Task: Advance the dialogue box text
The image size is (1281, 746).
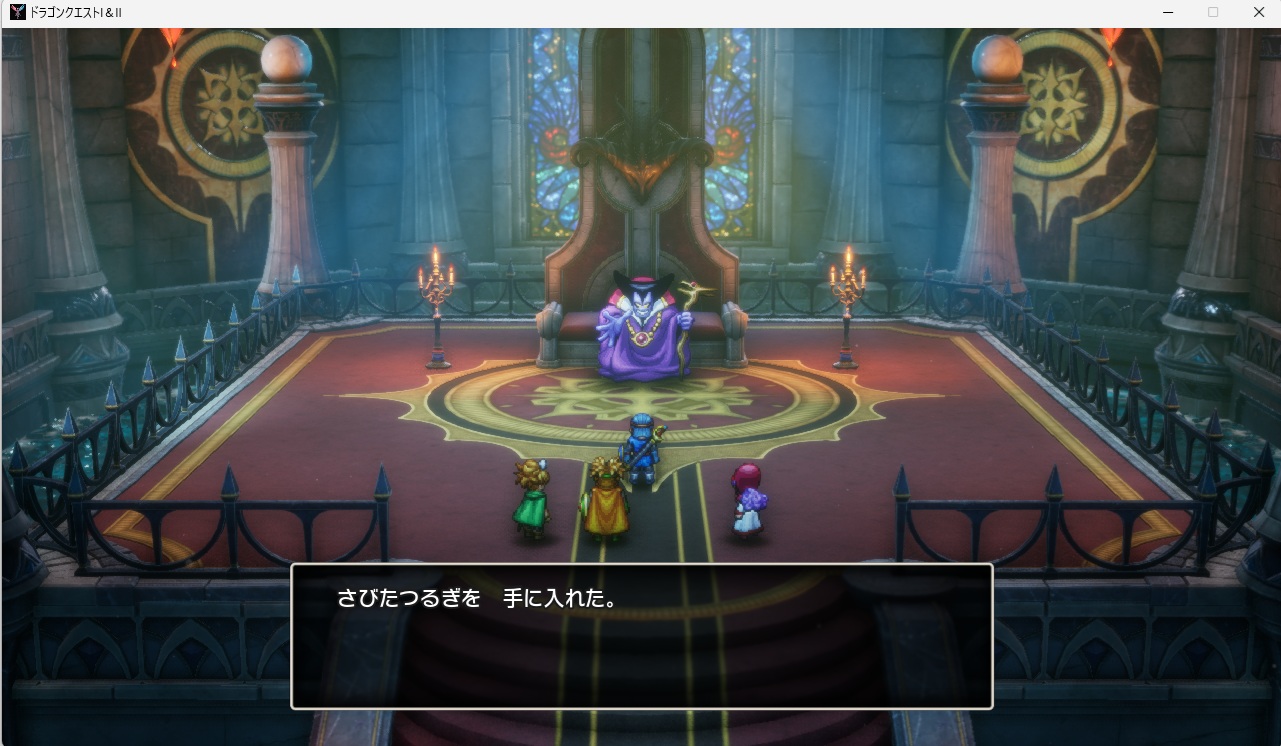Action: point(640,635)
